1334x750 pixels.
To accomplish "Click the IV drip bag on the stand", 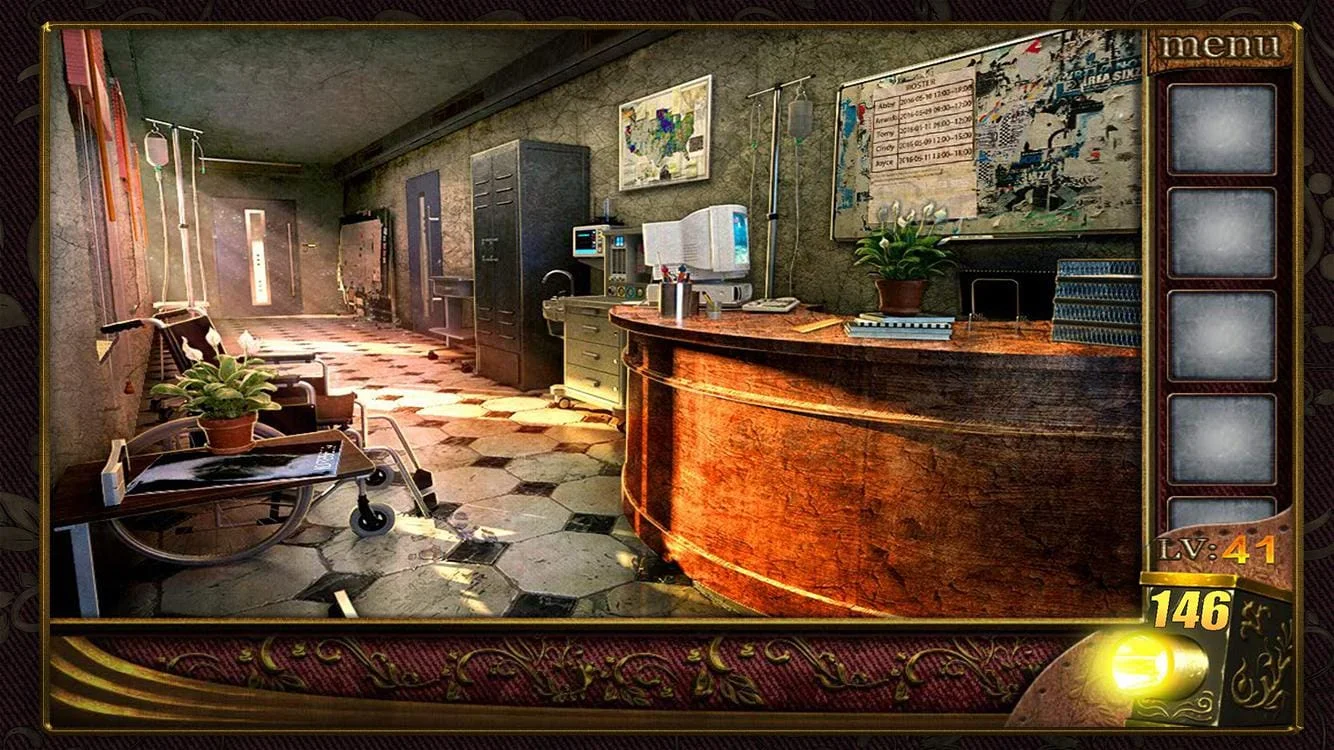I will click(x=155, y=150).
